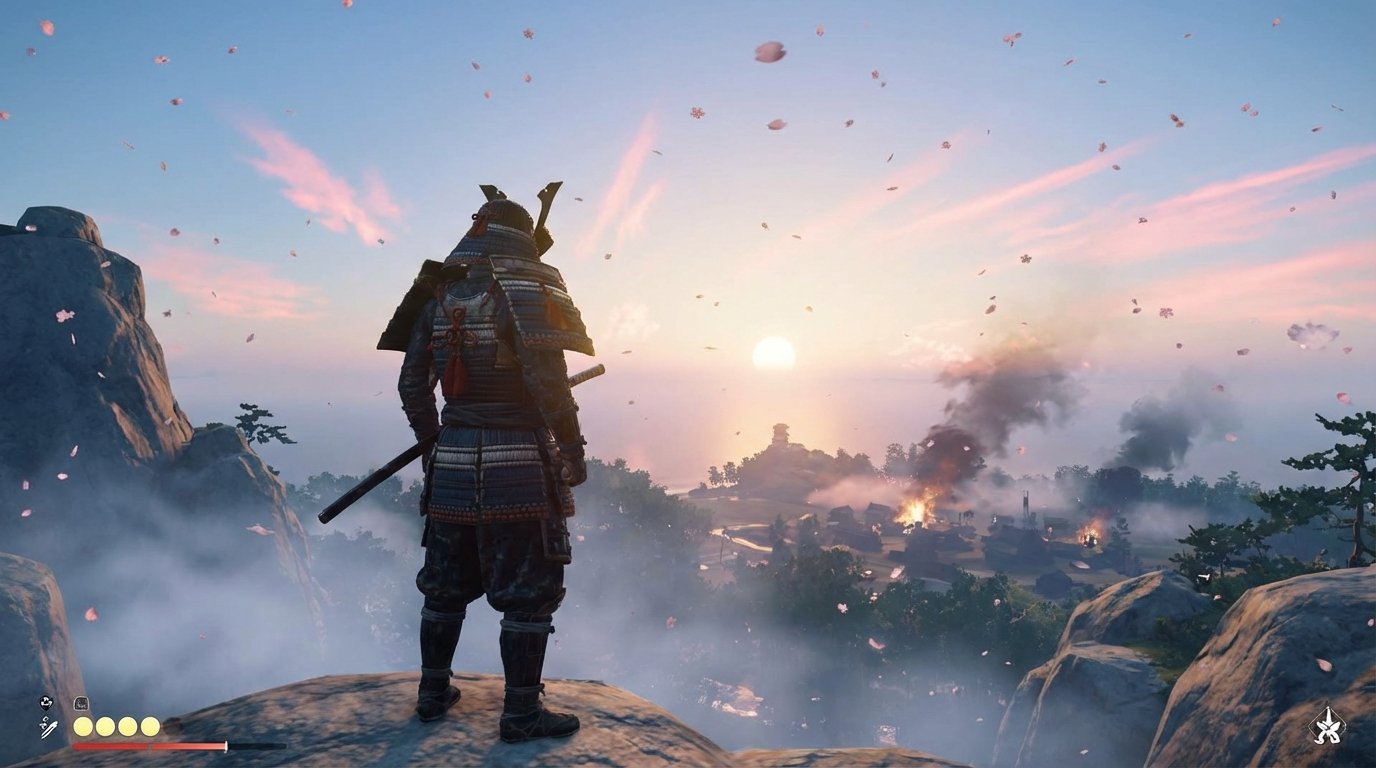
Task: Click the second yellow resolve orb
Action: click(x=105, y=725)
